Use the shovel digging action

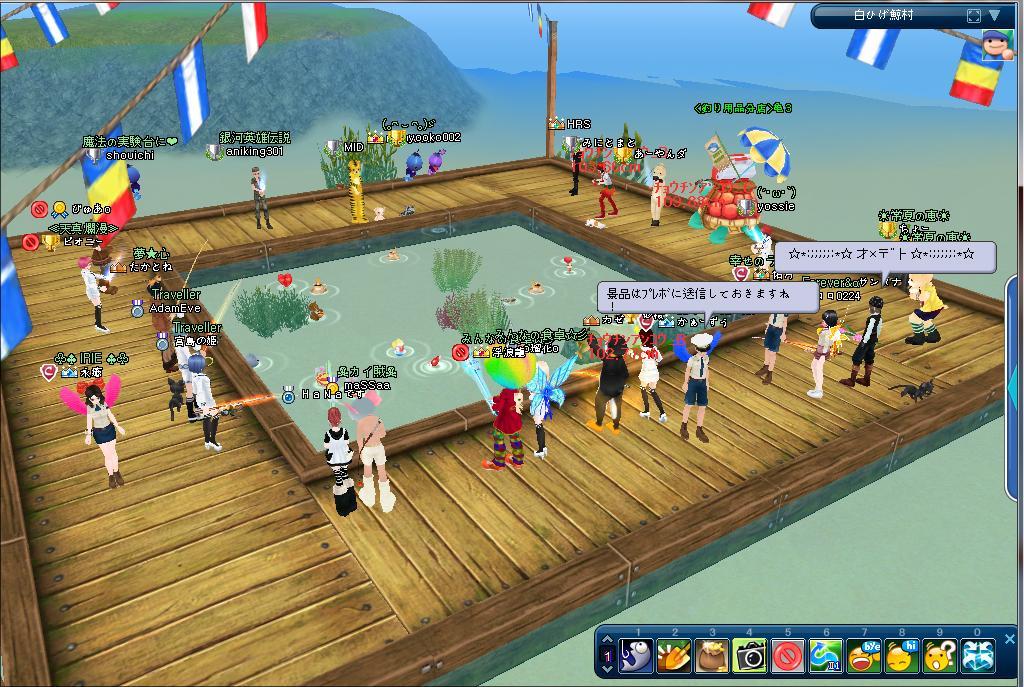point(674,656)
